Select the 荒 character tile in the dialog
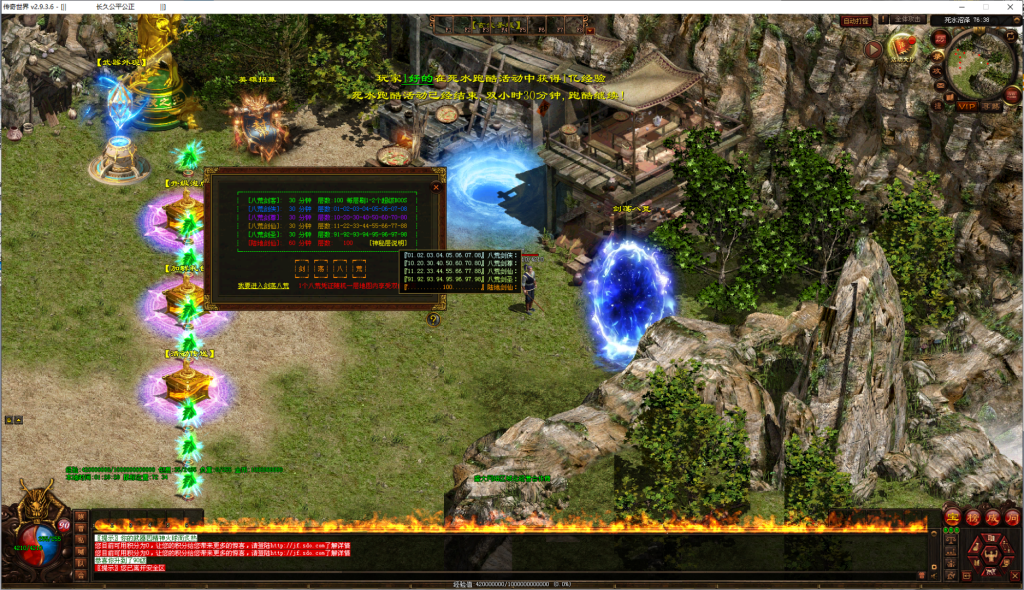 tap(360, 268)
